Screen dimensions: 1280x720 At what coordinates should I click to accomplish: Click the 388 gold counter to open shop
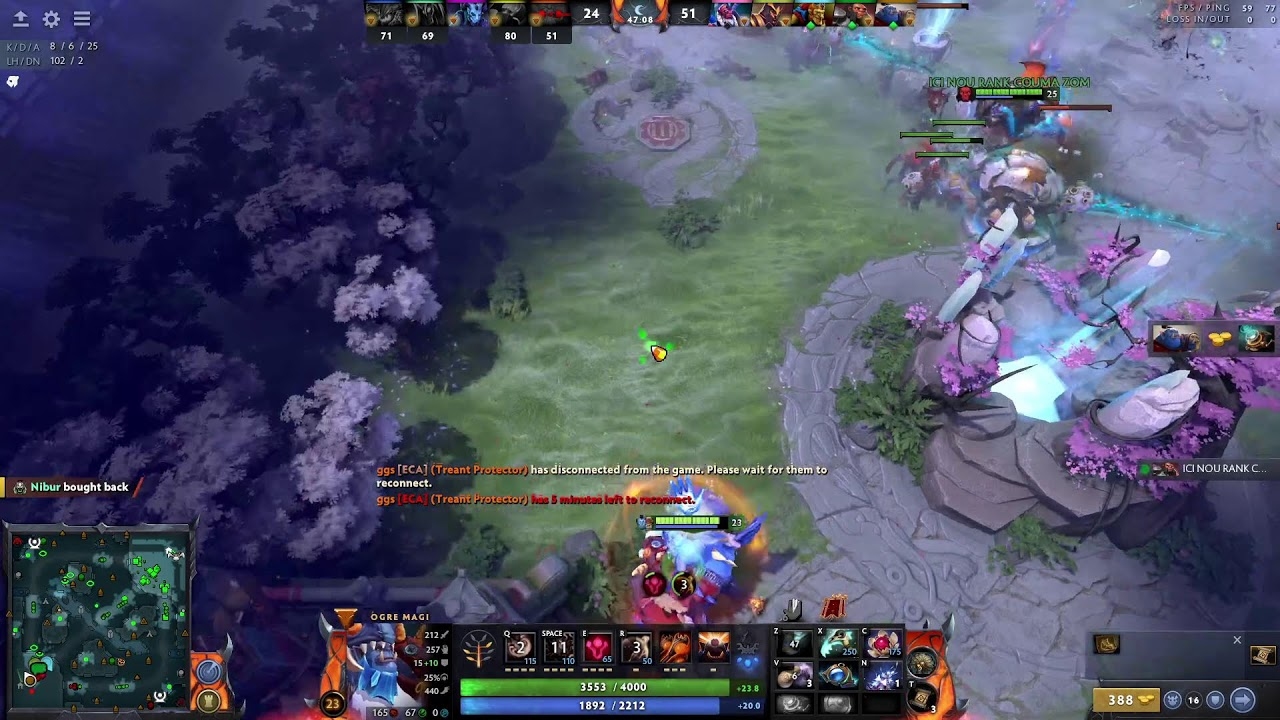(x=1127, y=699)
